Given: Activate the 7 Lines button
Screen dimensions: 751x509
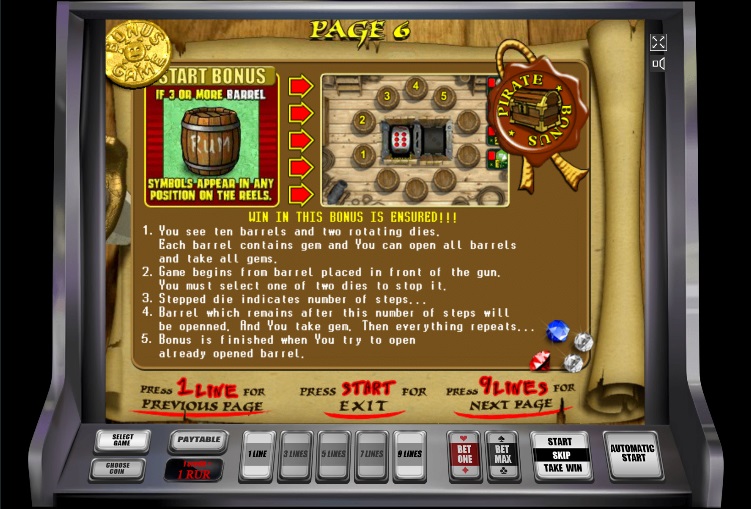Looking at the screenshot, I should [372, 455].
